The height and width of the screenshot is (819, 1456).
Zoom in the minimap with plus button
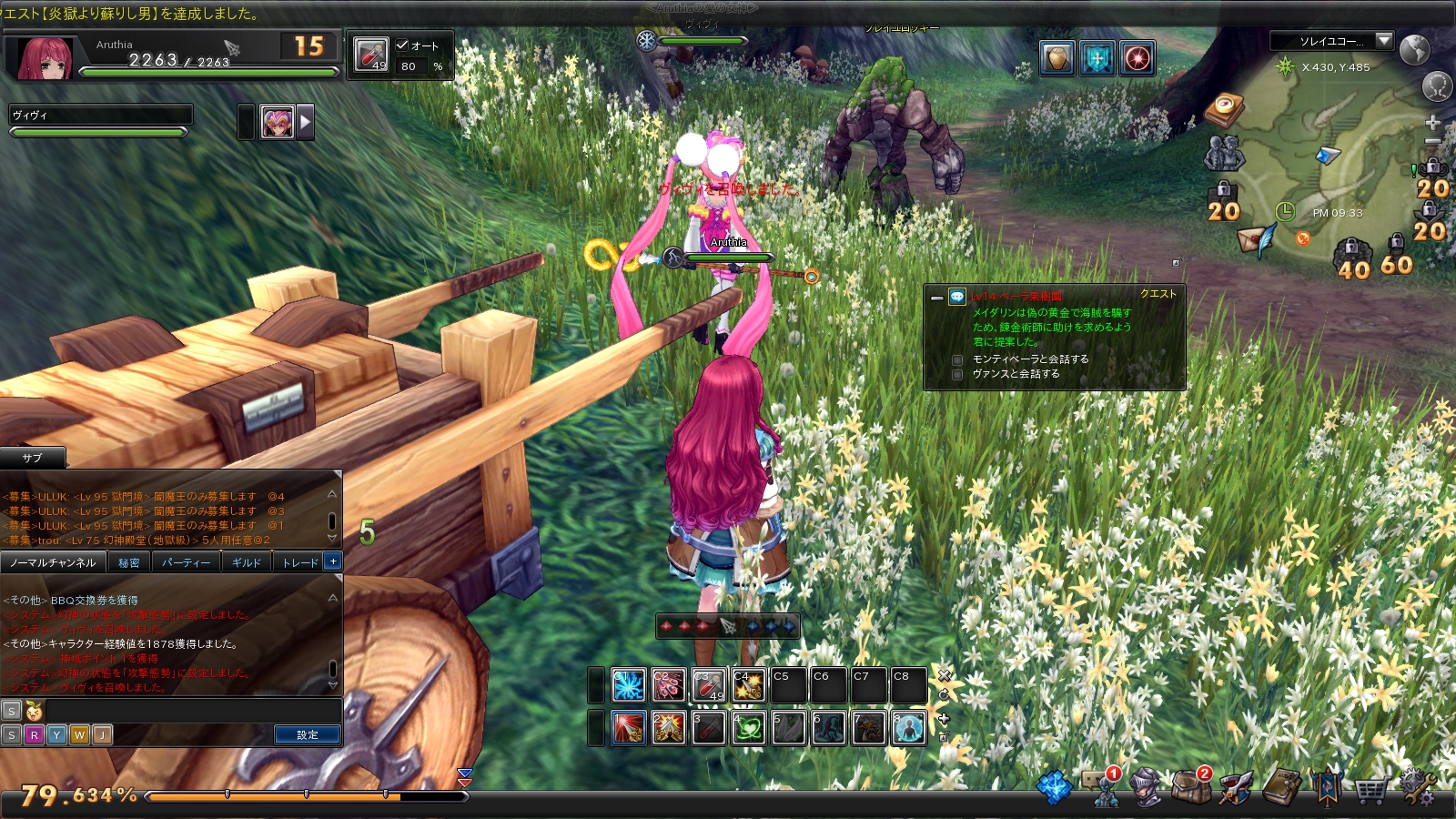coord(1432,123)
